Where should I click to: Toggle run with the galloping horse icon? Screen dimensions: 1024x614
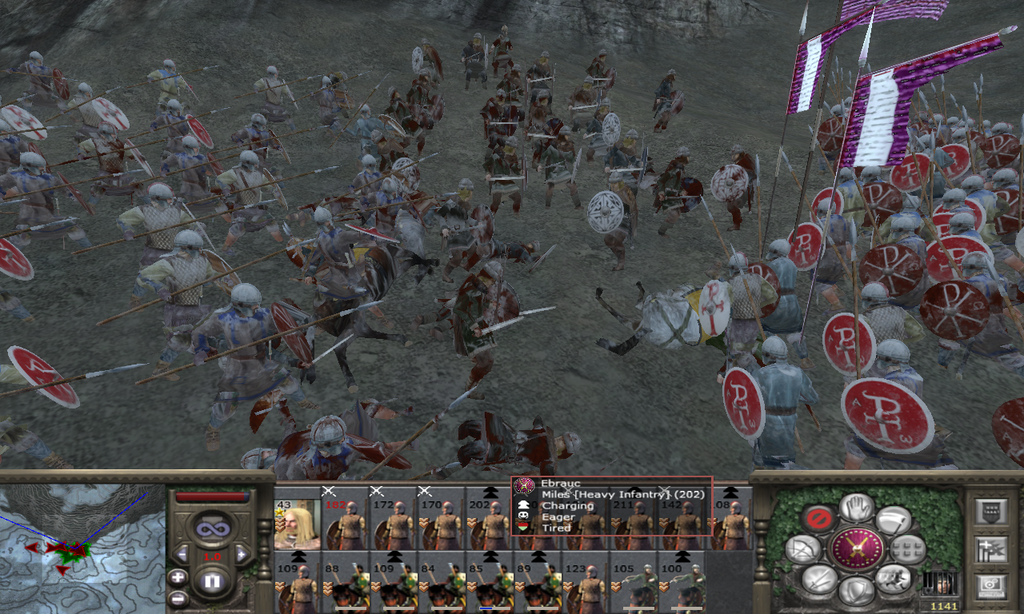(x=892, y=578)
